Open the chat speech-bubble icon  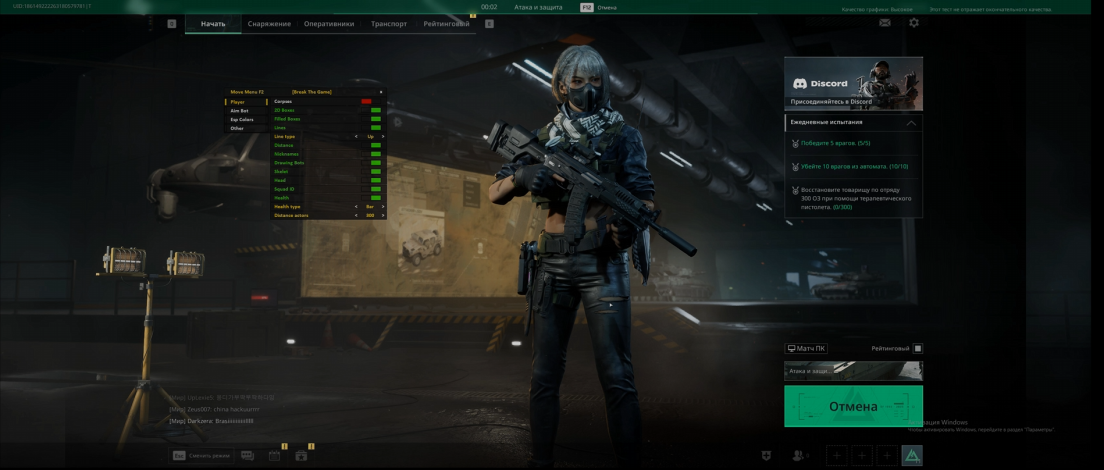click(247, 456)
